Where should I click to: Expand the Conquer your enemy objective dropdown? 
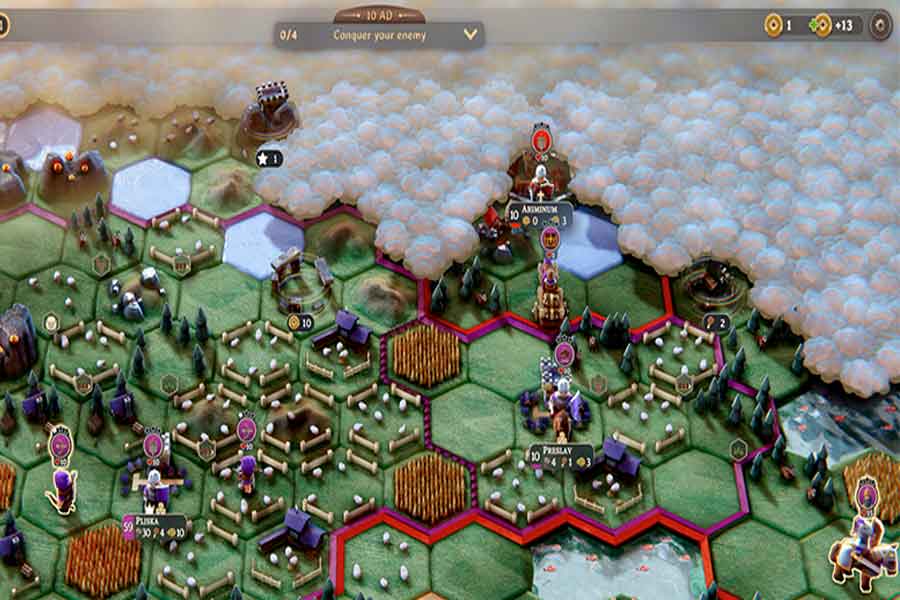470,34
